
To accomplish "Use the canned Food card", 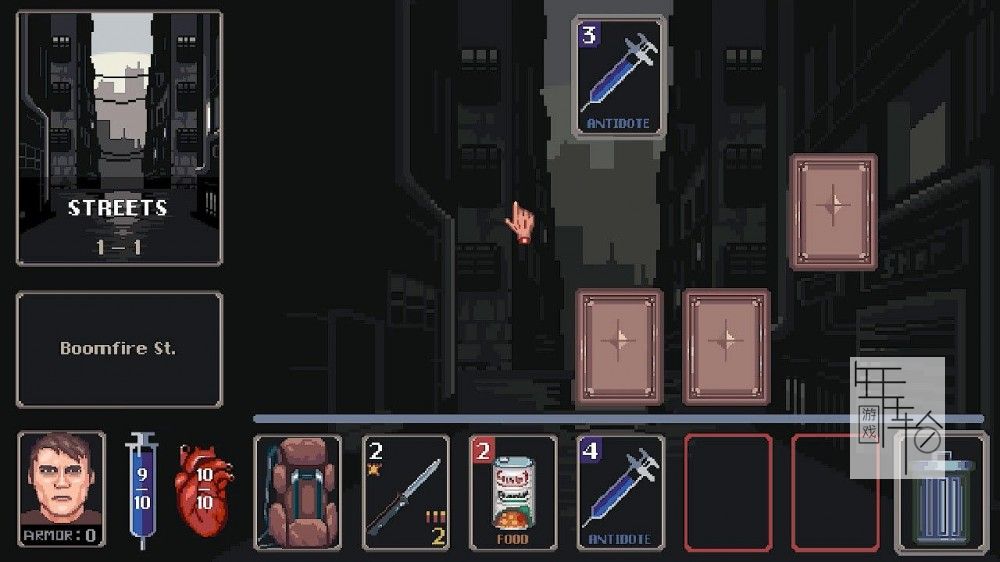I will pyautogui.click(x=513, y=492).
